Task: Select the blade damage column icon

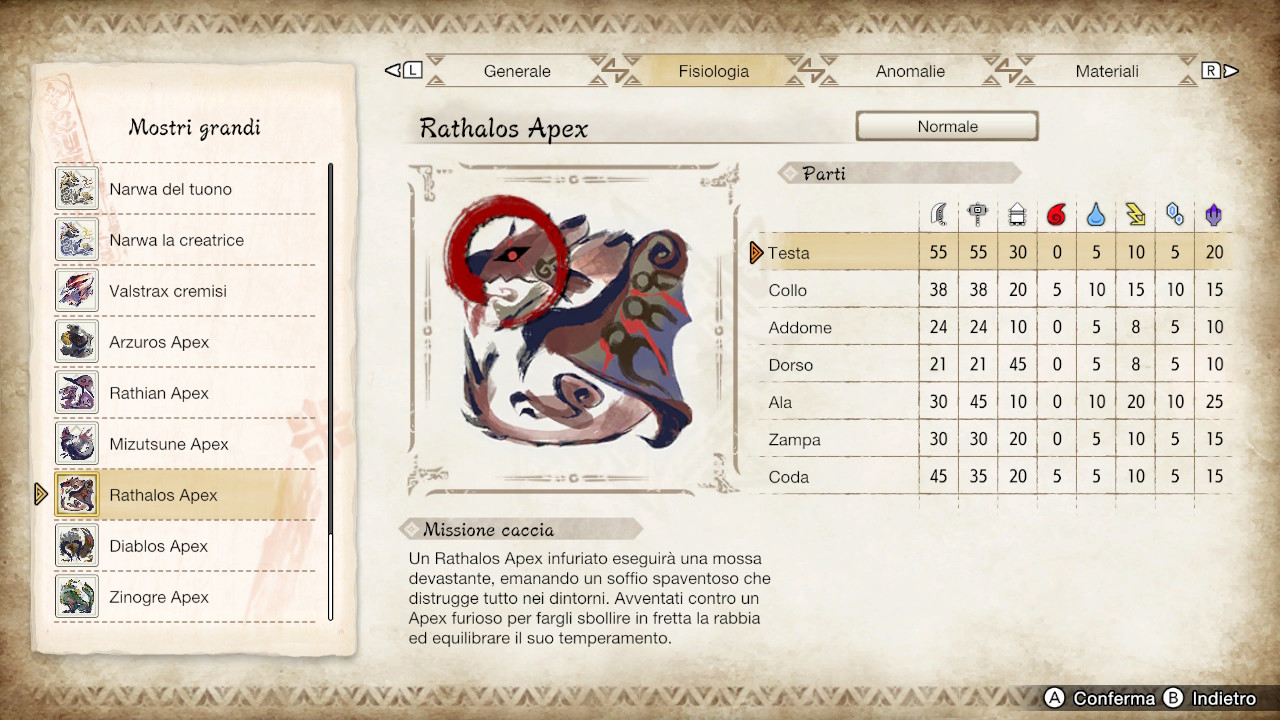Action: [938, 213]
